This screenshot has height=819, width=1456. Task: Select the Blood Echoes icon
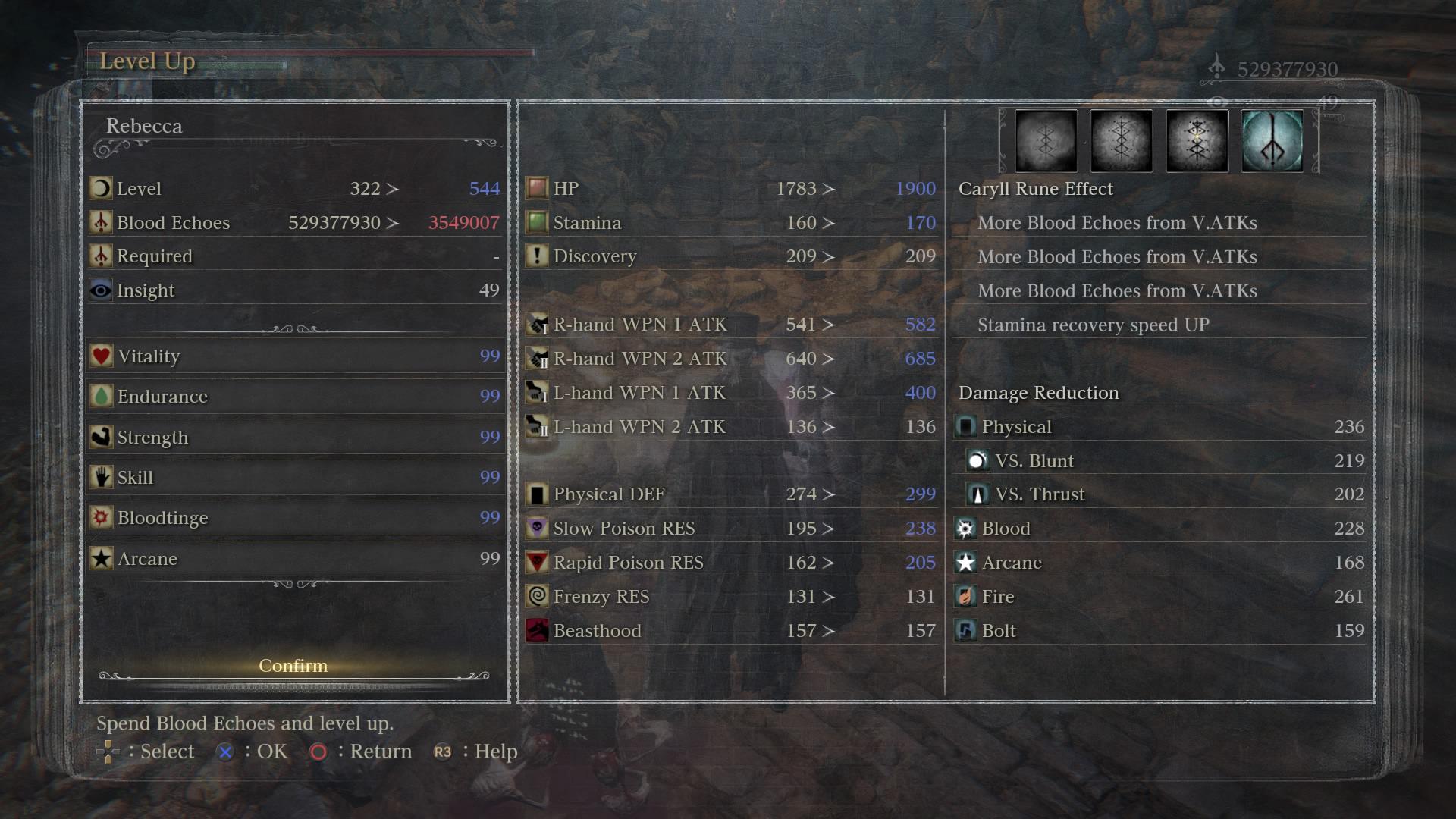point(102,222)
